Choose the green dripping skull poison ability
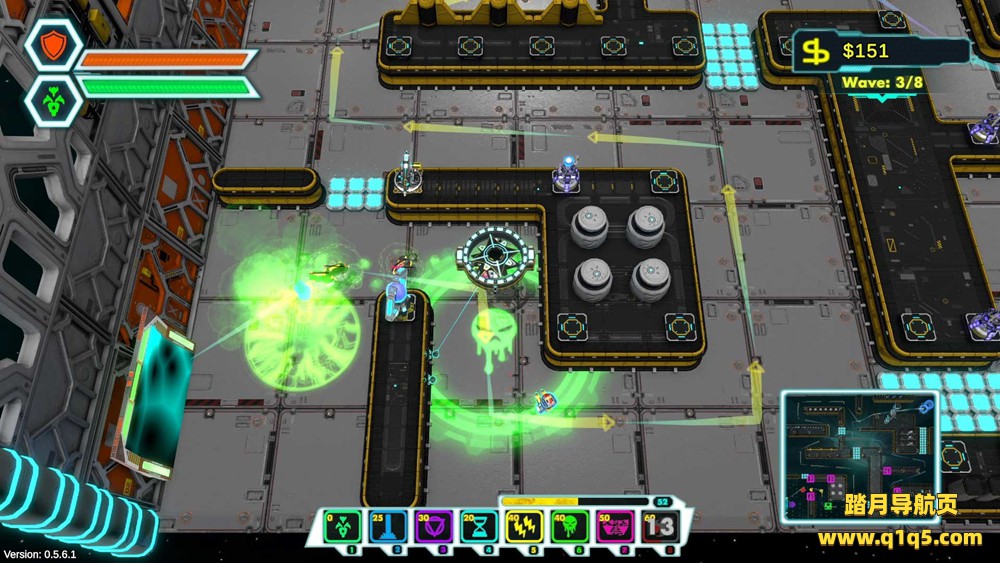The image size is (1000, 563). (569, 526)
